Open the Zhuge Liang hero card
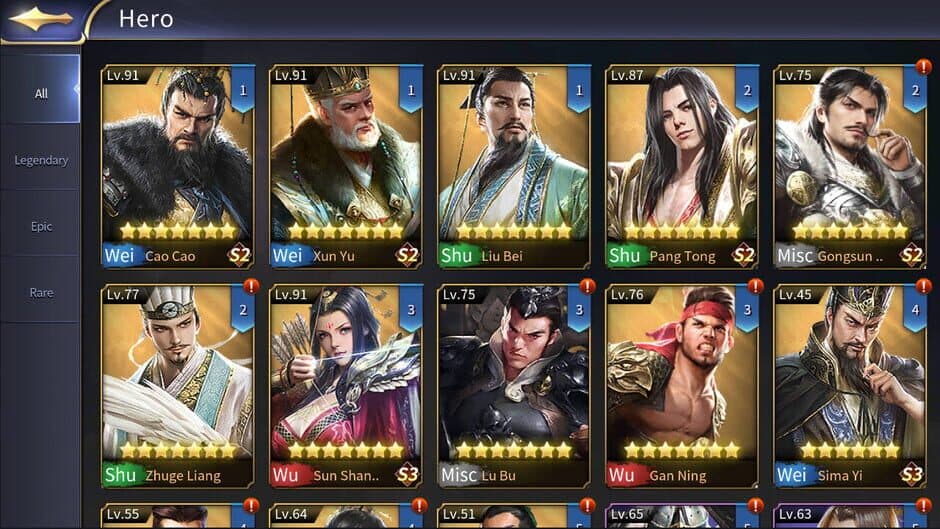Screen dimensions: 940x529 (178, 385)
